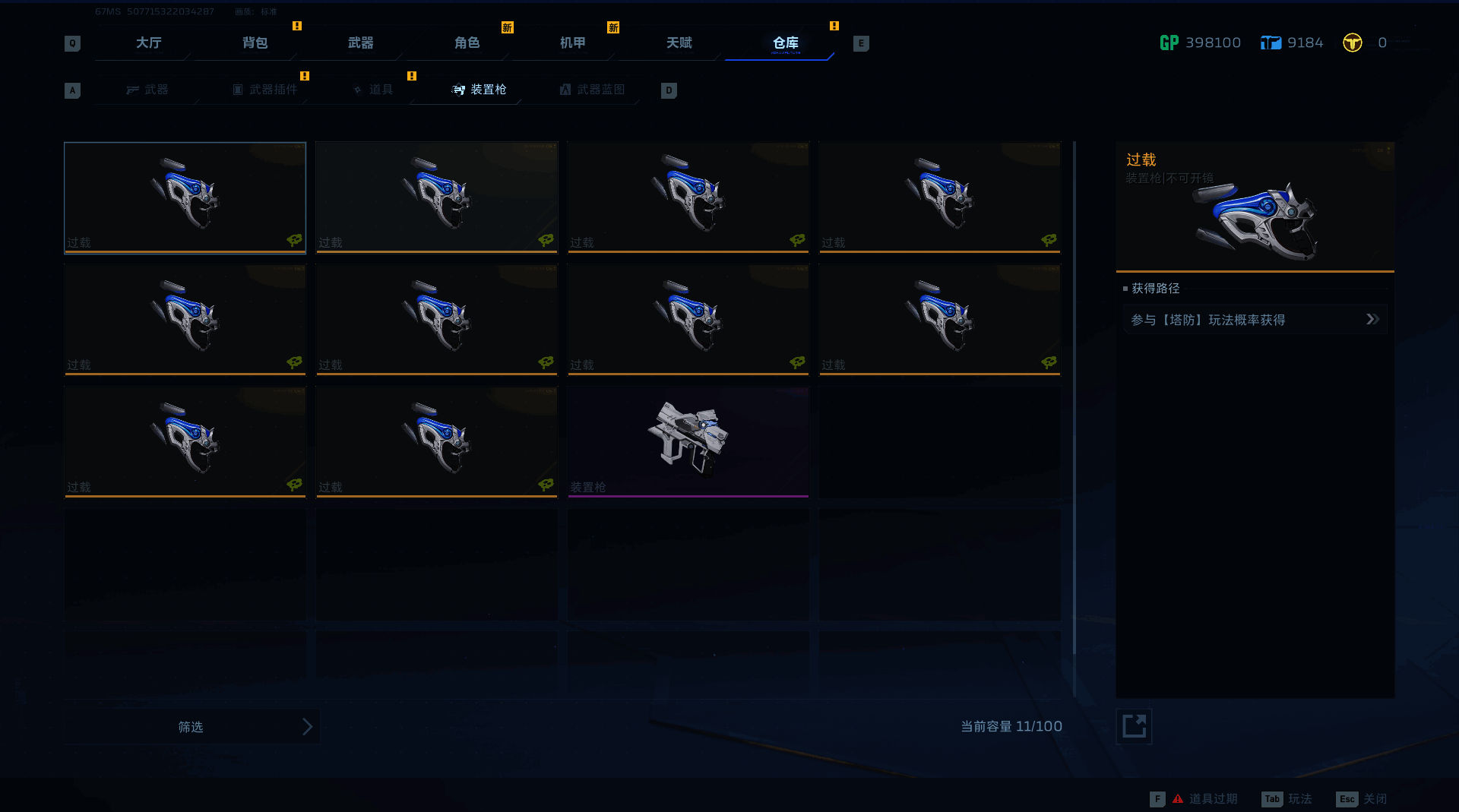Show the 武器插件 weapon plugin category
The height and width of the screenshot is (812, 1459).
point(265,90)
